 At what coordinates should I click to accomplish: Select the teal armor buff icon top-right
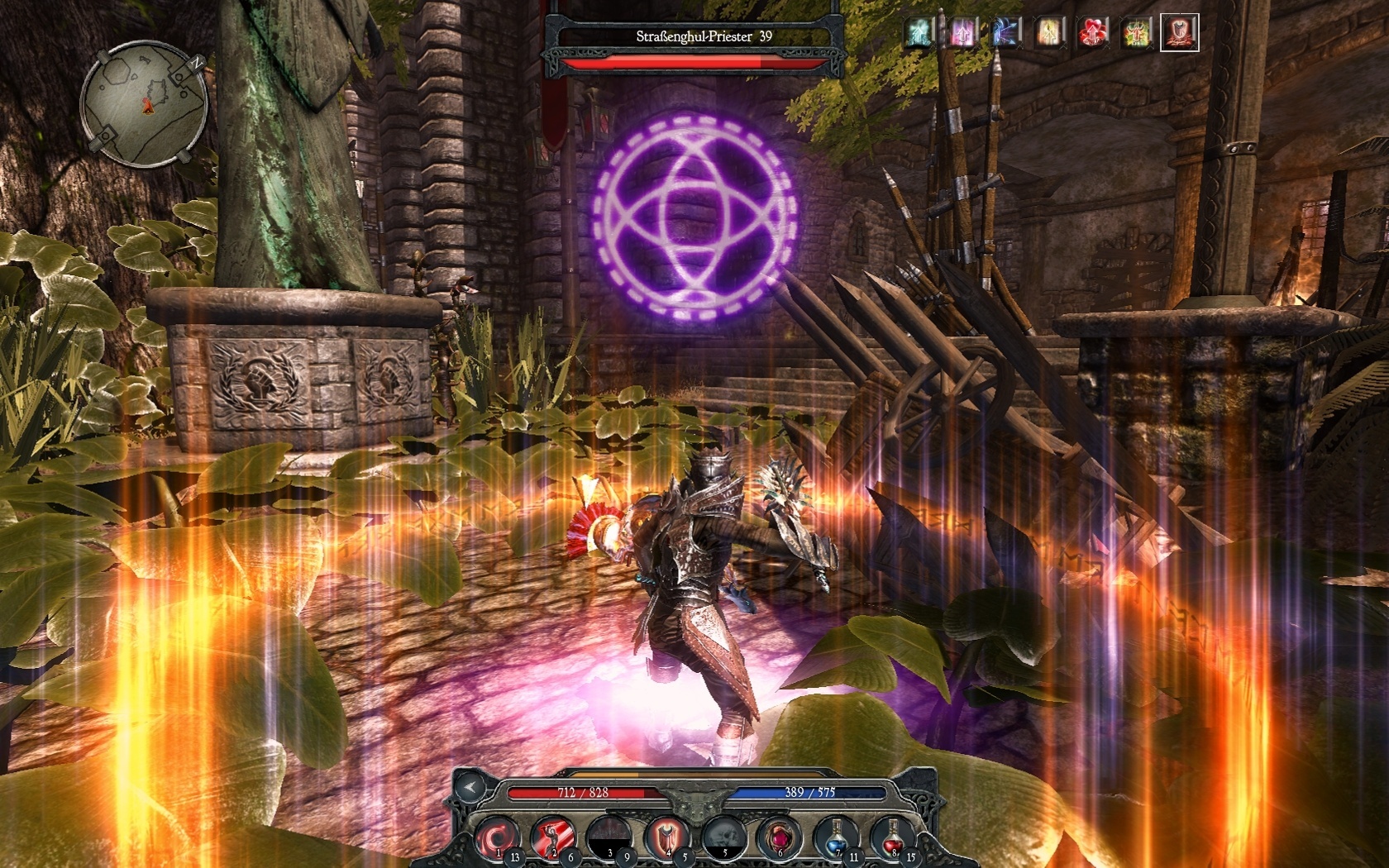point(919,33)
